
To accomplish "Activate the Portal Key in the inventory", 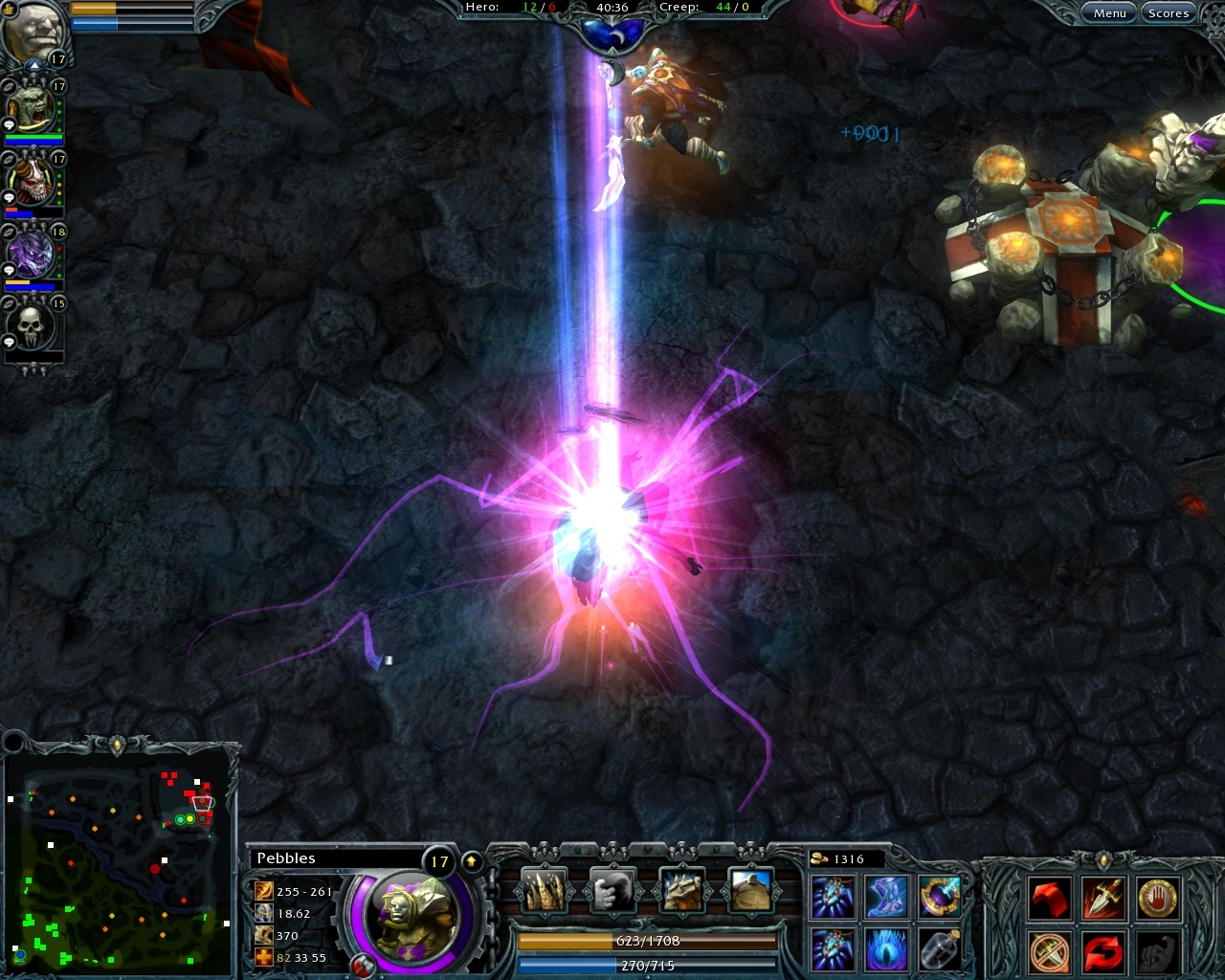I will 939,898.
